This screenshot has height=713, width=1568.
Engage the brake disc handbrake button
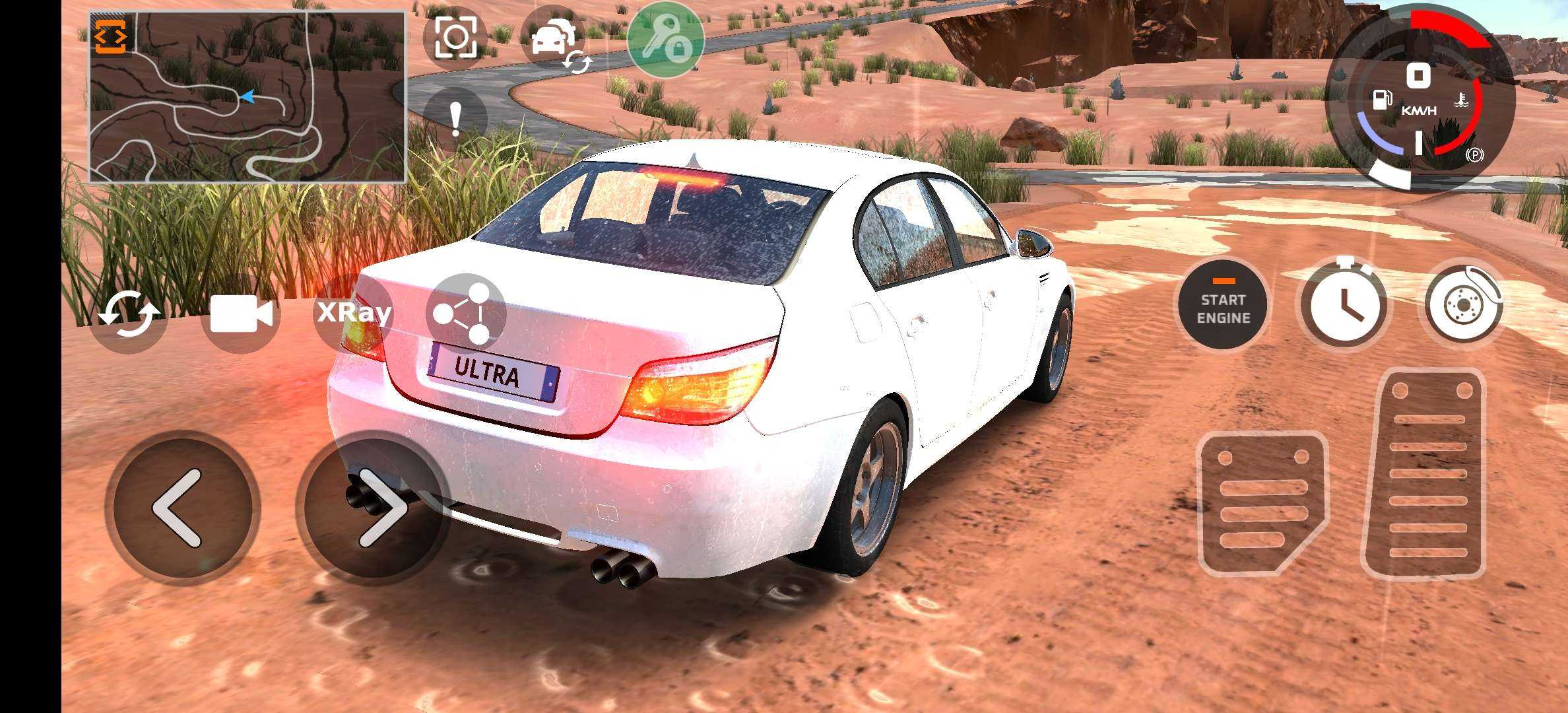[1464, 305]
